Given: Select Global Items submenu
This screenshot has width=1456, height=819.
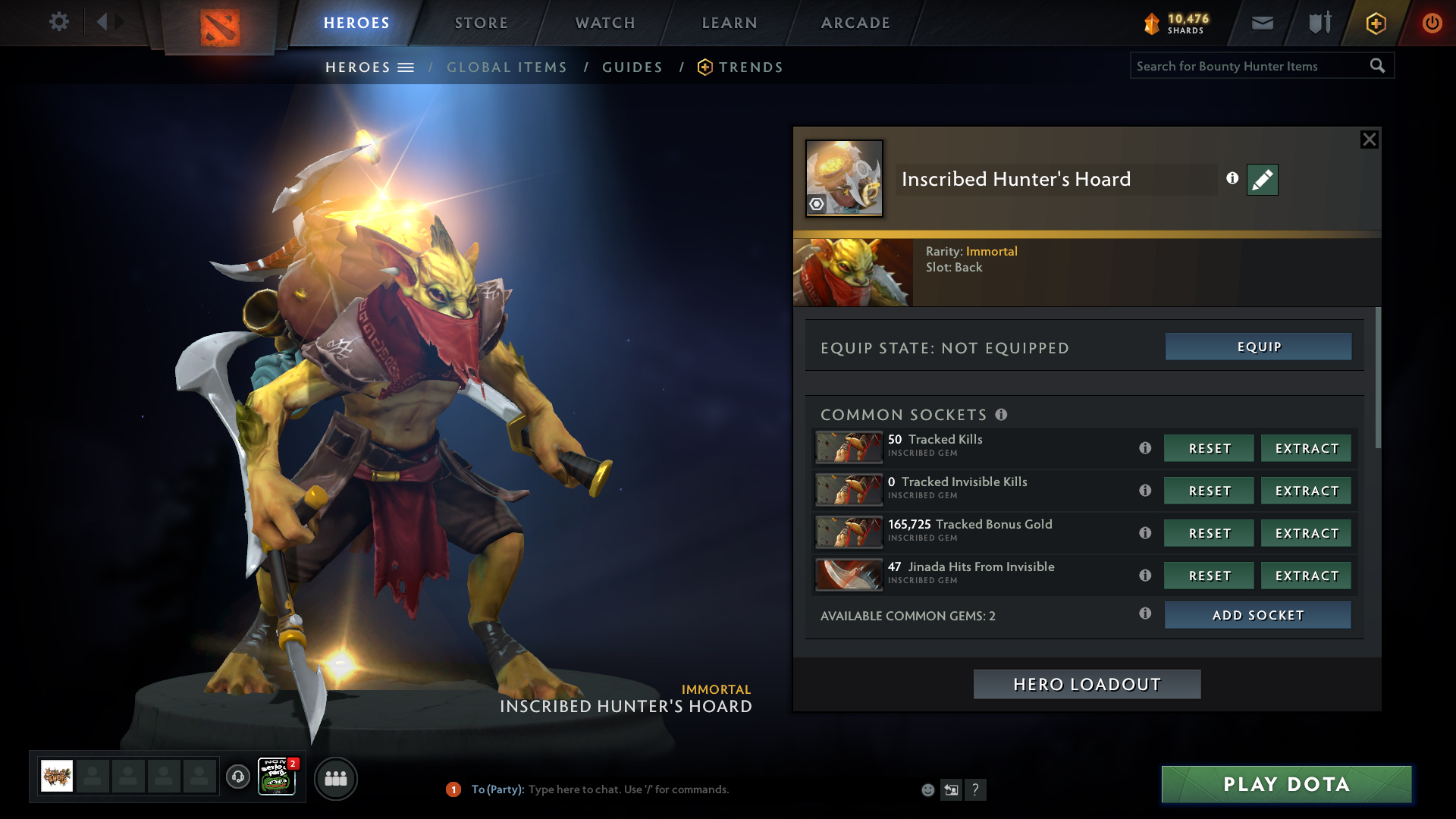Looking at the screenshot, I should (507, 67).
